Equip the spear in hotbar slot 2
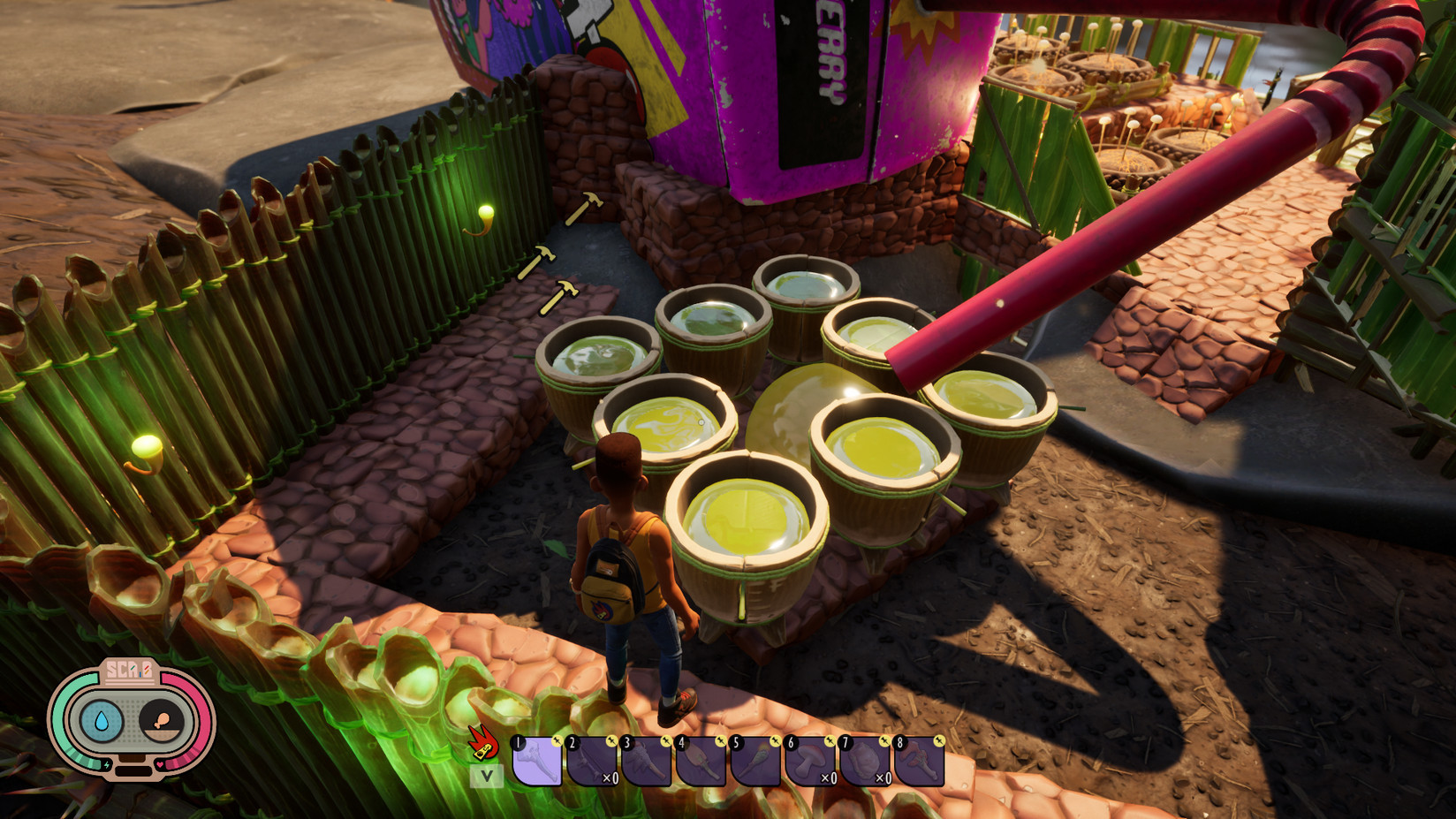This screenshot has height=819, width=1456. [x=591, y=762]
